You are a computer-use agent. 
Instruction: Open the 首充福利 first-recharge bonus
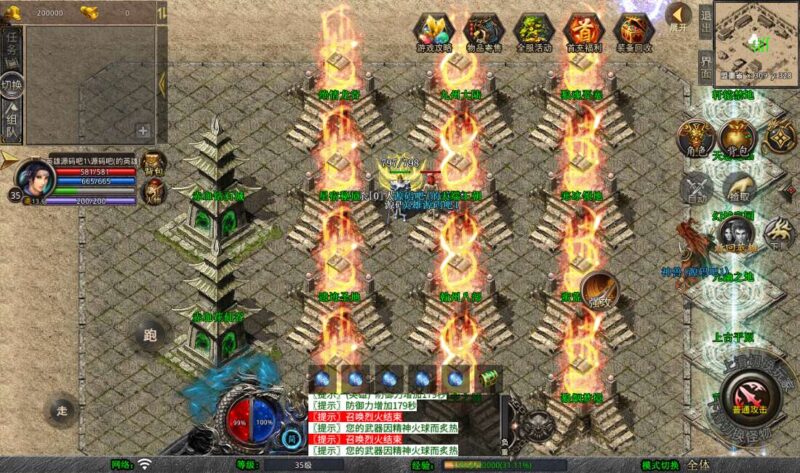pyautogui.click(x=584, y=32)
